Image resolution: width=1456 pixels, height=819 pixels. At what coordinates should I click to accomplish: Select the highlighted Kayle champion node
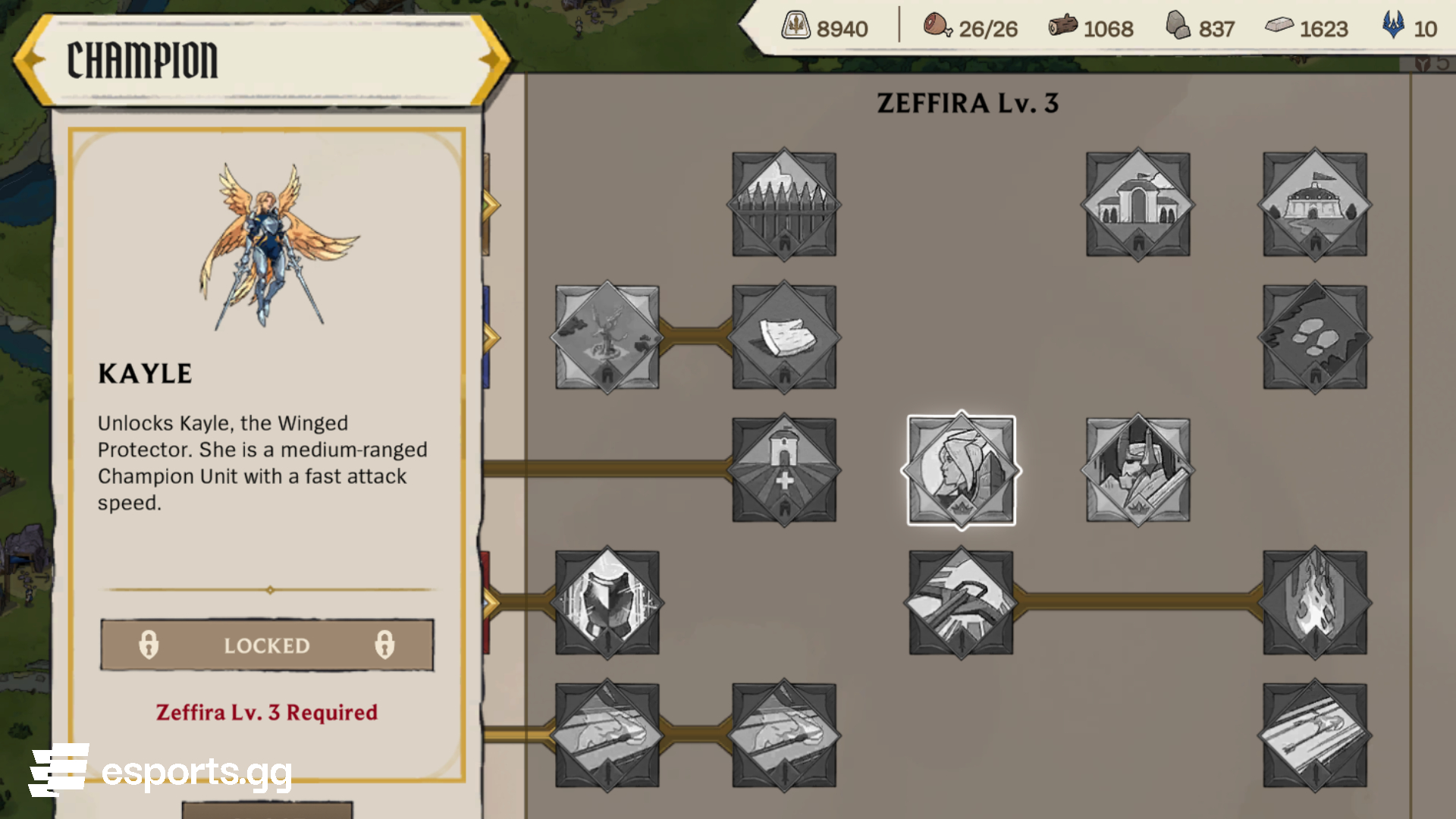click(961, 470)
